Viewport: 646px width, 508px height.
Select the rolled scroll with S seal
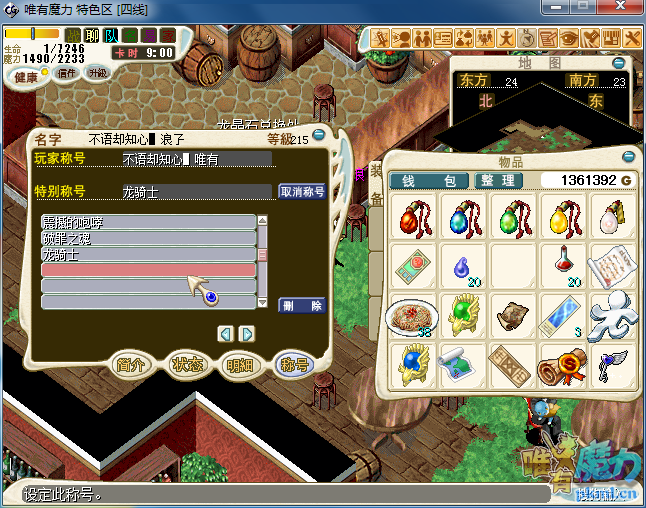(563, 364)
